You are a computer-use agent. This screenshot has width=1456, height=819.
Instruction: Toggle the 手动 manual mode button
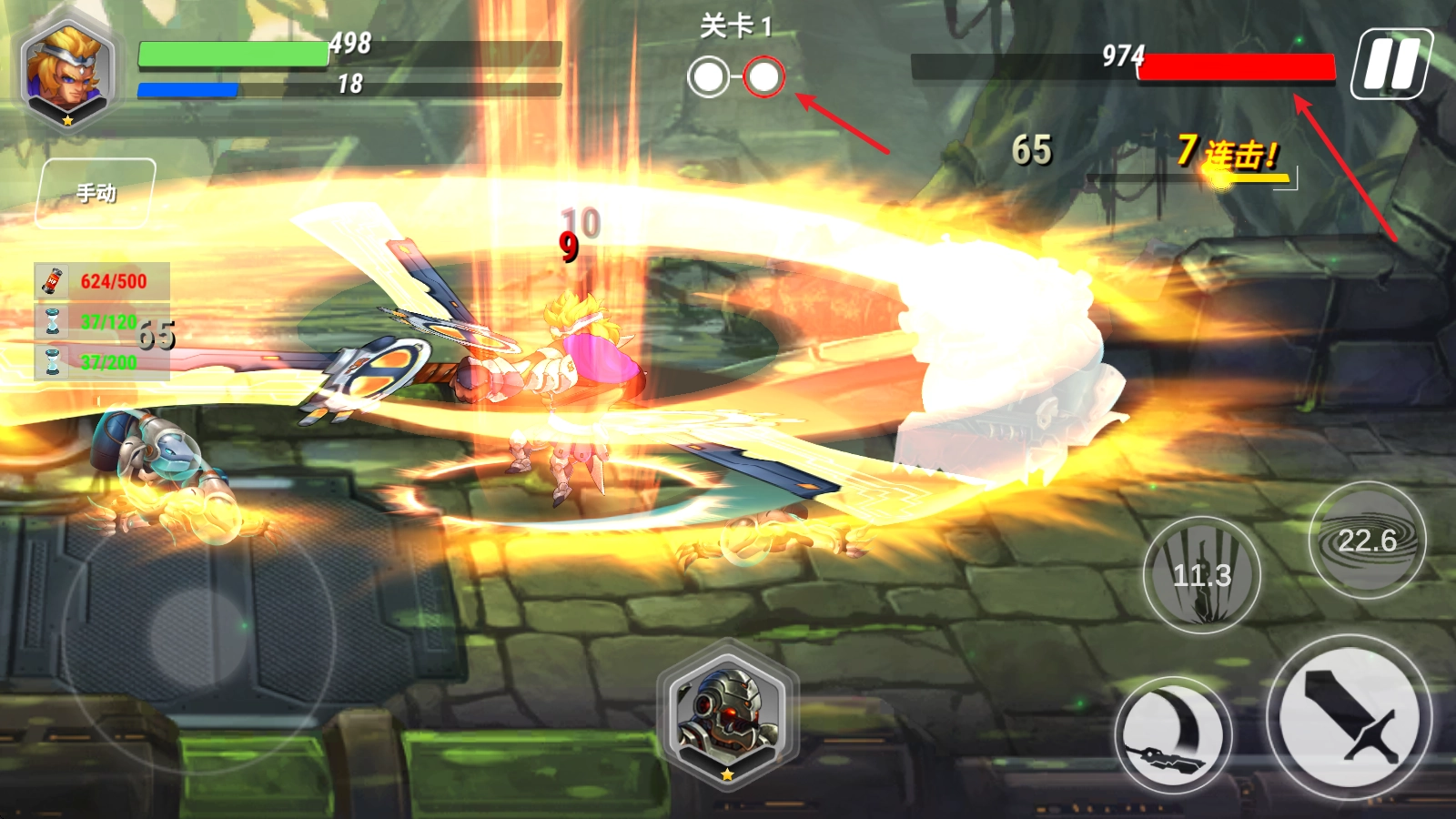(96, 193)
